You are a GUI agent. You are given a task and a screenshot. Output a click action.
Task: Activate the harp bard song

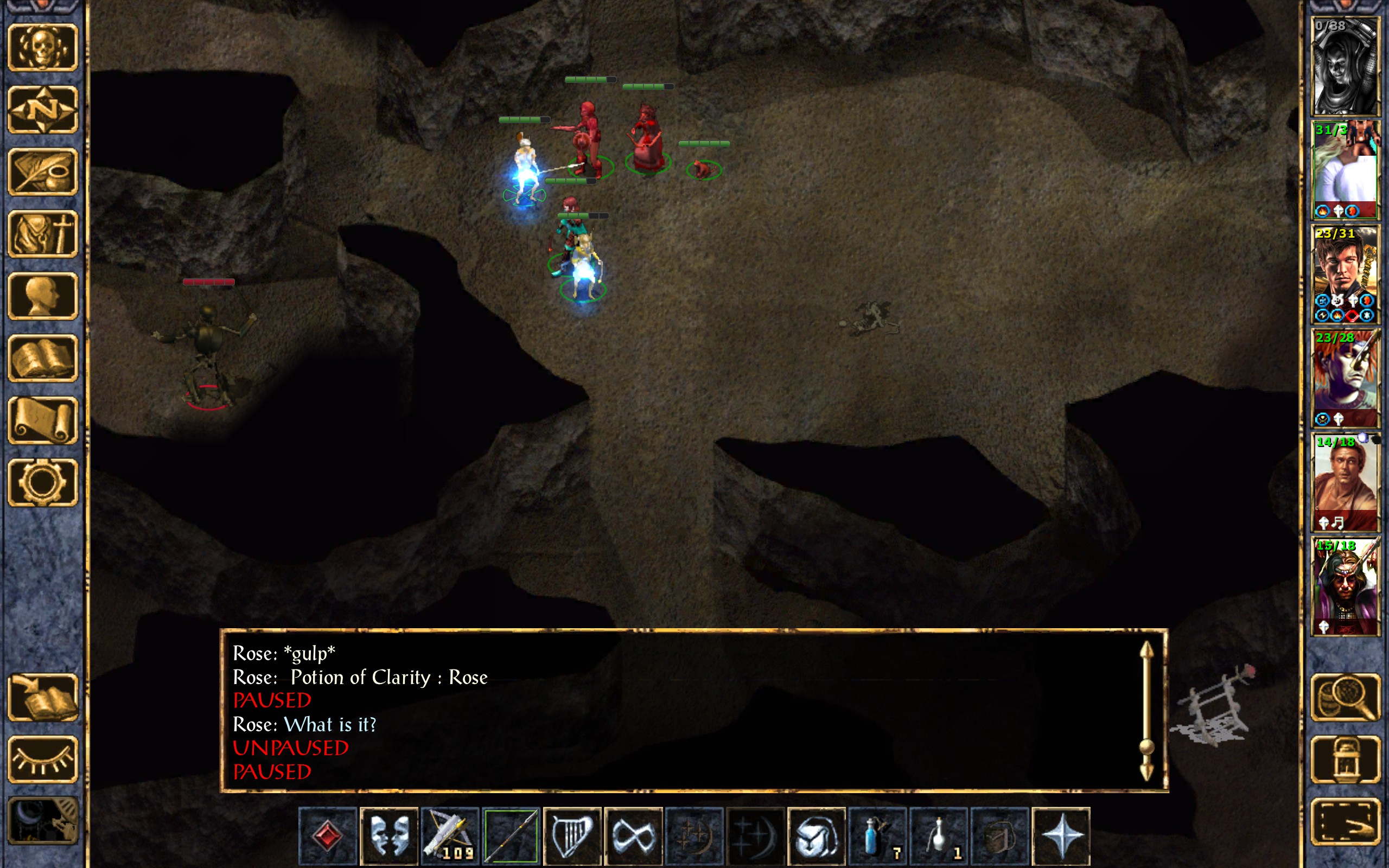(x=572, y=836)
